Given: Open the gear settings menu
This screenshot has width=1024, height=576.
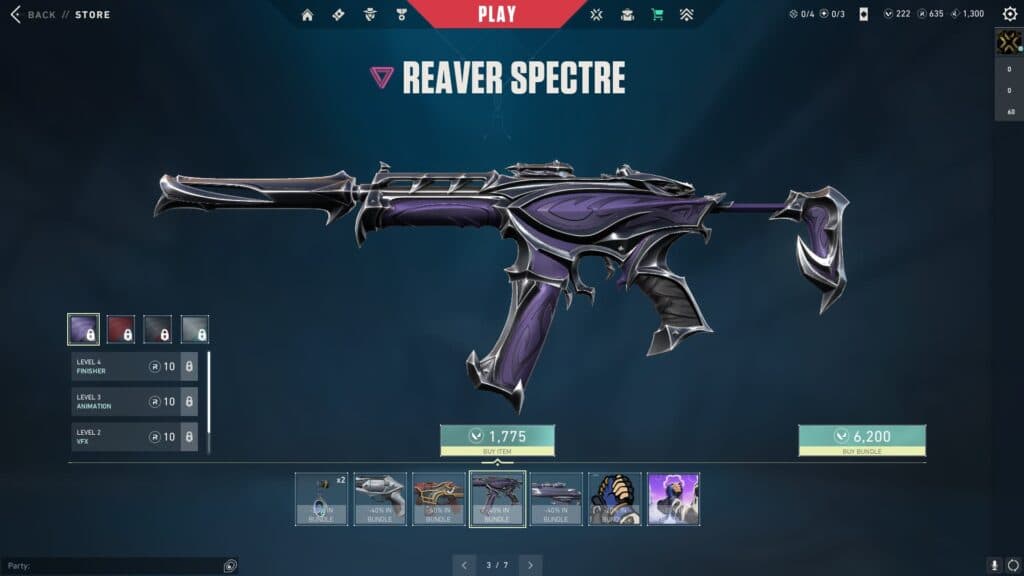Looking at the screenshot, I should point(1009,14).
